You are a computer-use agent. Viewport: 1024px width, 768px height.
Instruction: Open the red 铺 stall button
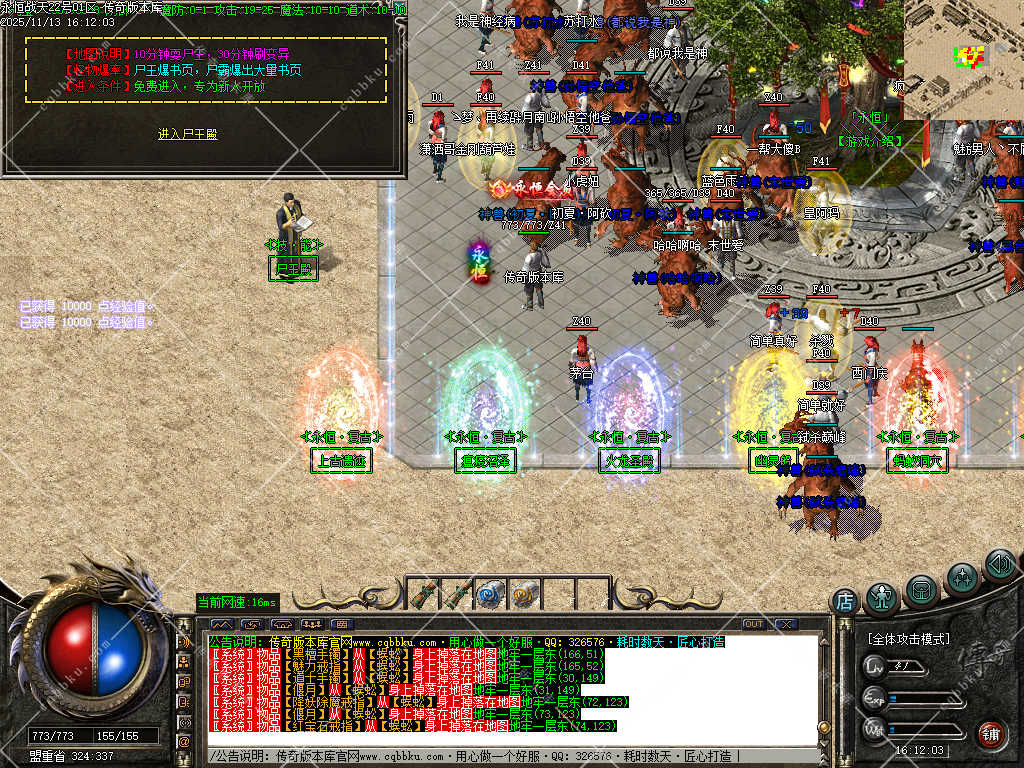991,735
